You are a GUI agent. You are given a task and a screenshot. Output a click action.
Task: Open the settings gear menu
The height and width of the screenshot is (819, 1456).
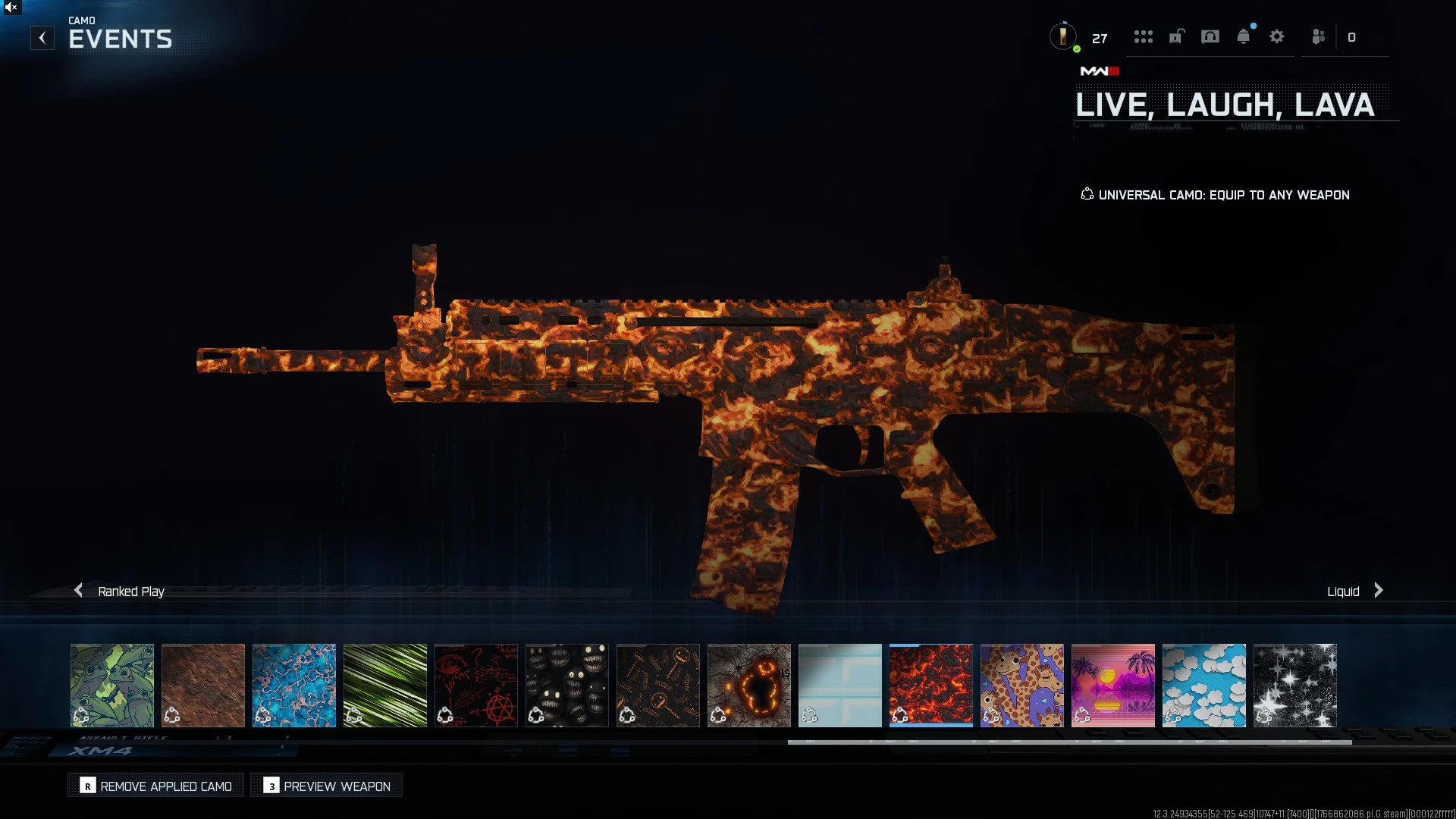coord(1278,37)
